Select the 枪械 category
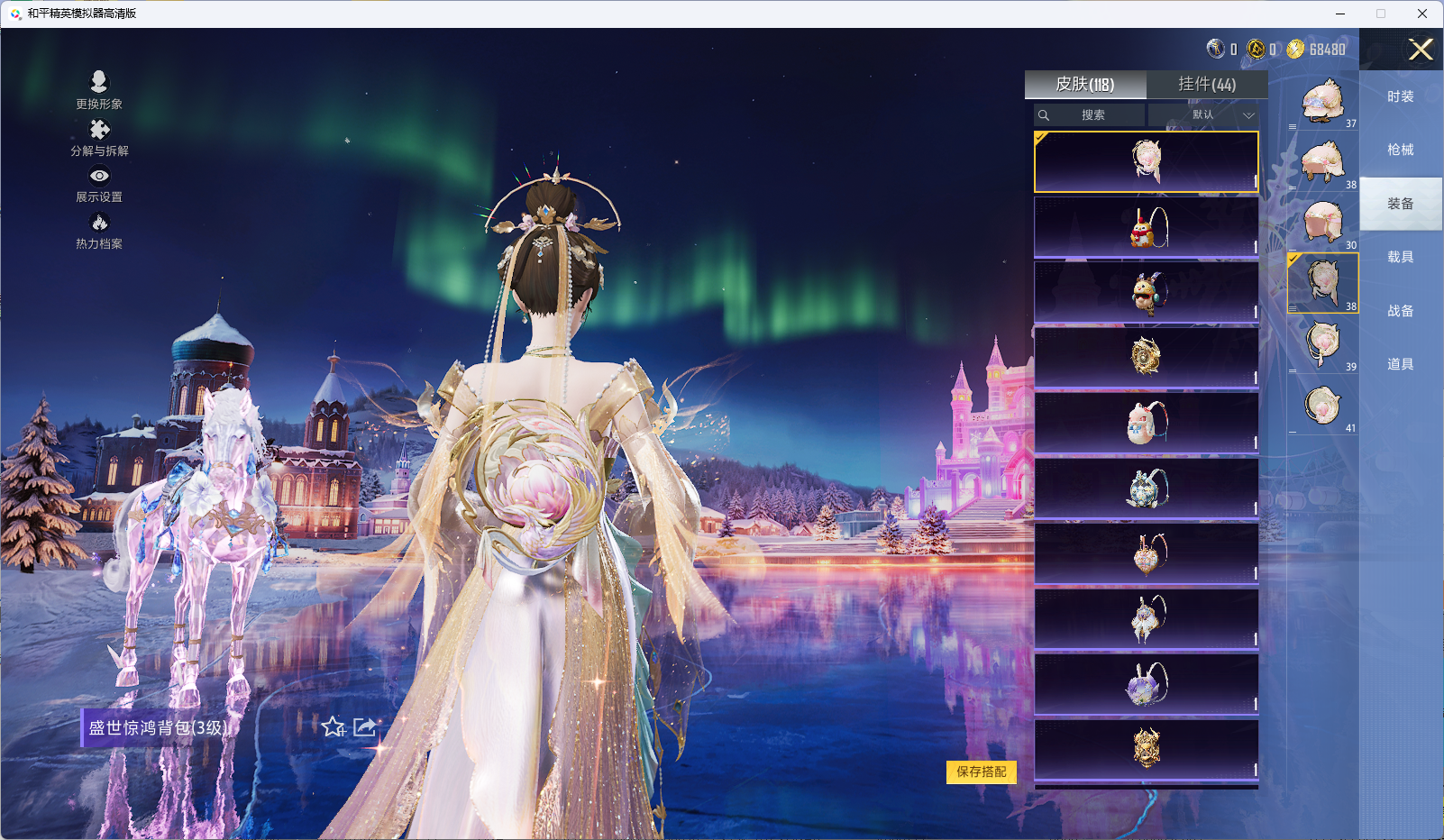This screenshot has height=840, width=1444. click(1400, 150)
